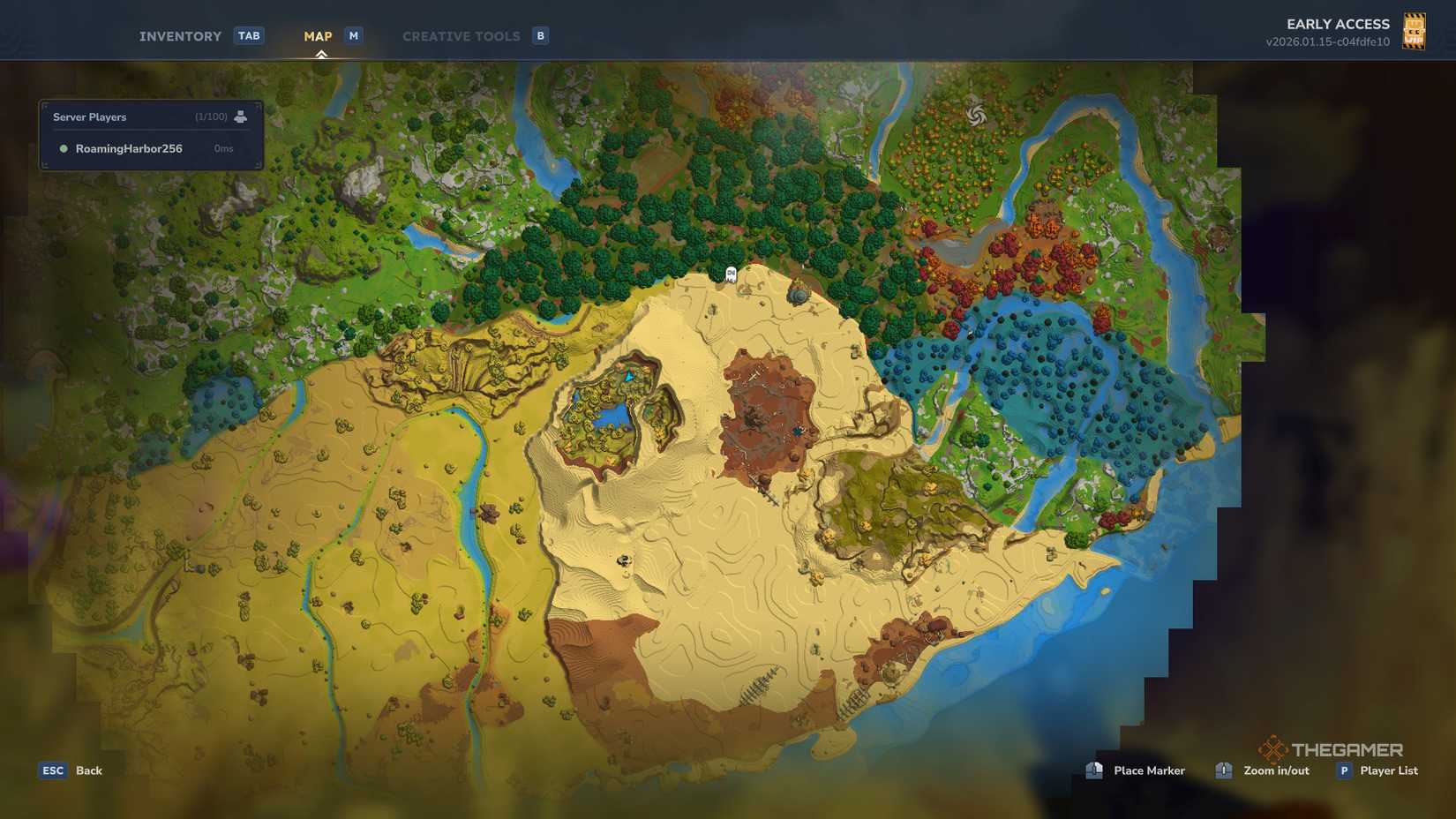1456x819 pixels.
Task: Click the TheGamer crossed-keys logo
Action: click(1274, 749)
